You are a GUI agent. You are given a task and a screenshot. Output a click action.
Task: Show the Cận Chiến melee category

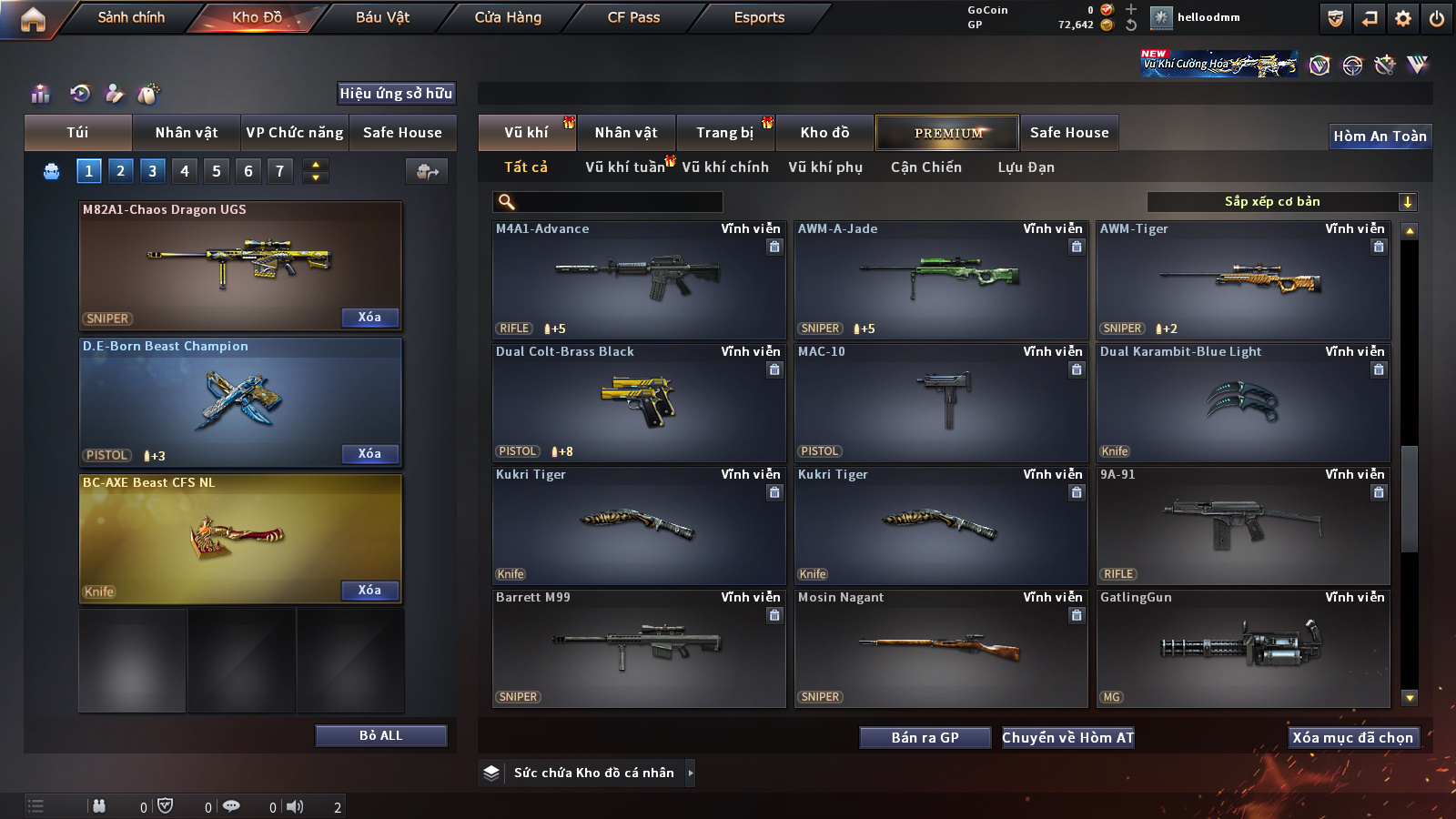[x=925, y=167]
